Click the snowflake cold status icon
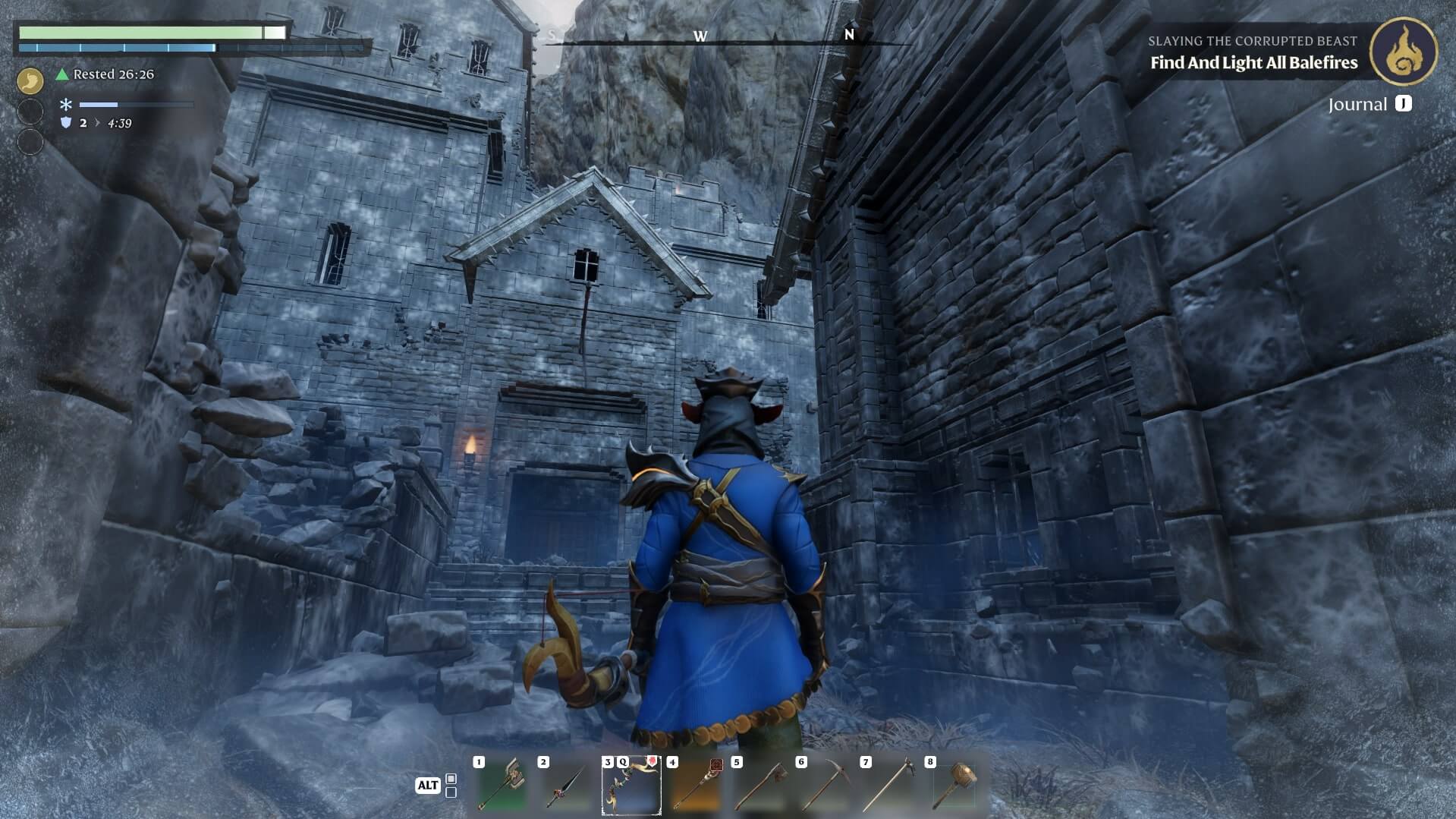This screenshot has width=1456, height=819. [x=66, y=105]
